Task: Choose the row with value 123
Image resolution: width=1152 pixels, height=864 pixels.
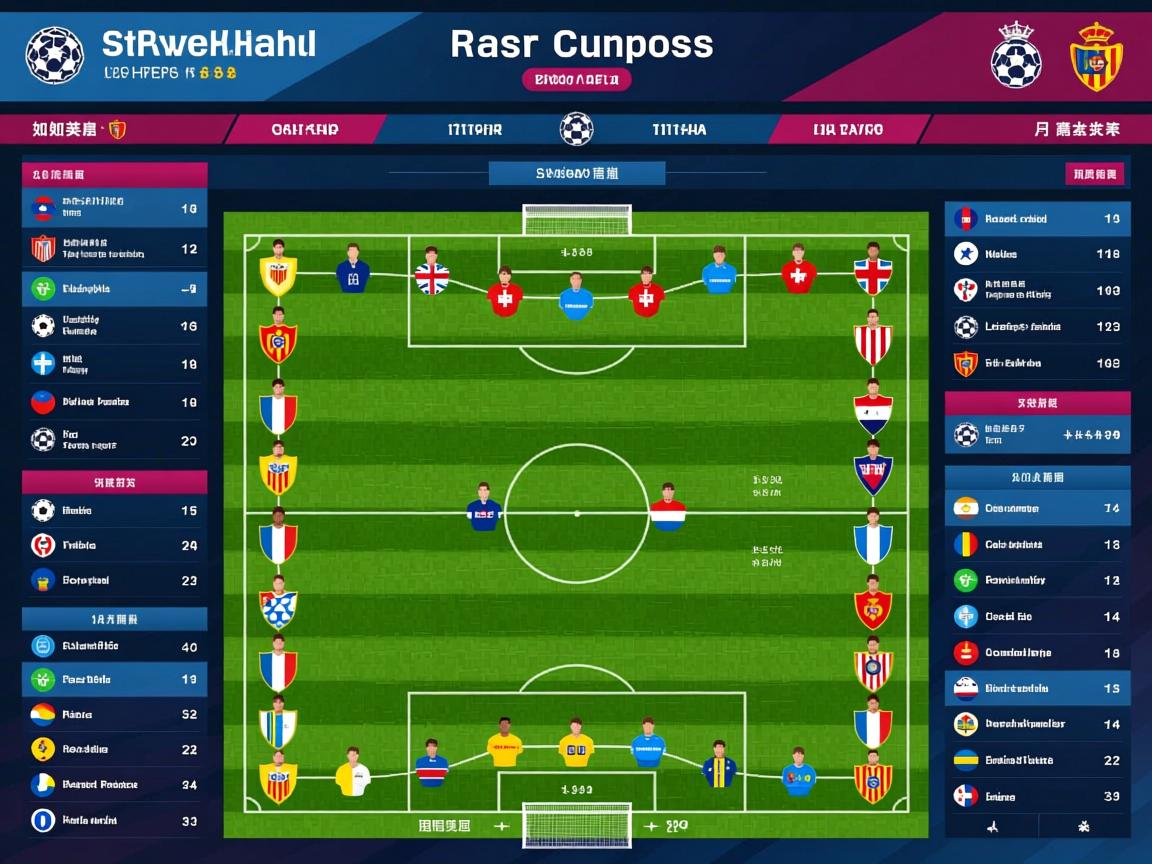Action: pyautogui.click(x=1037, y=326)
